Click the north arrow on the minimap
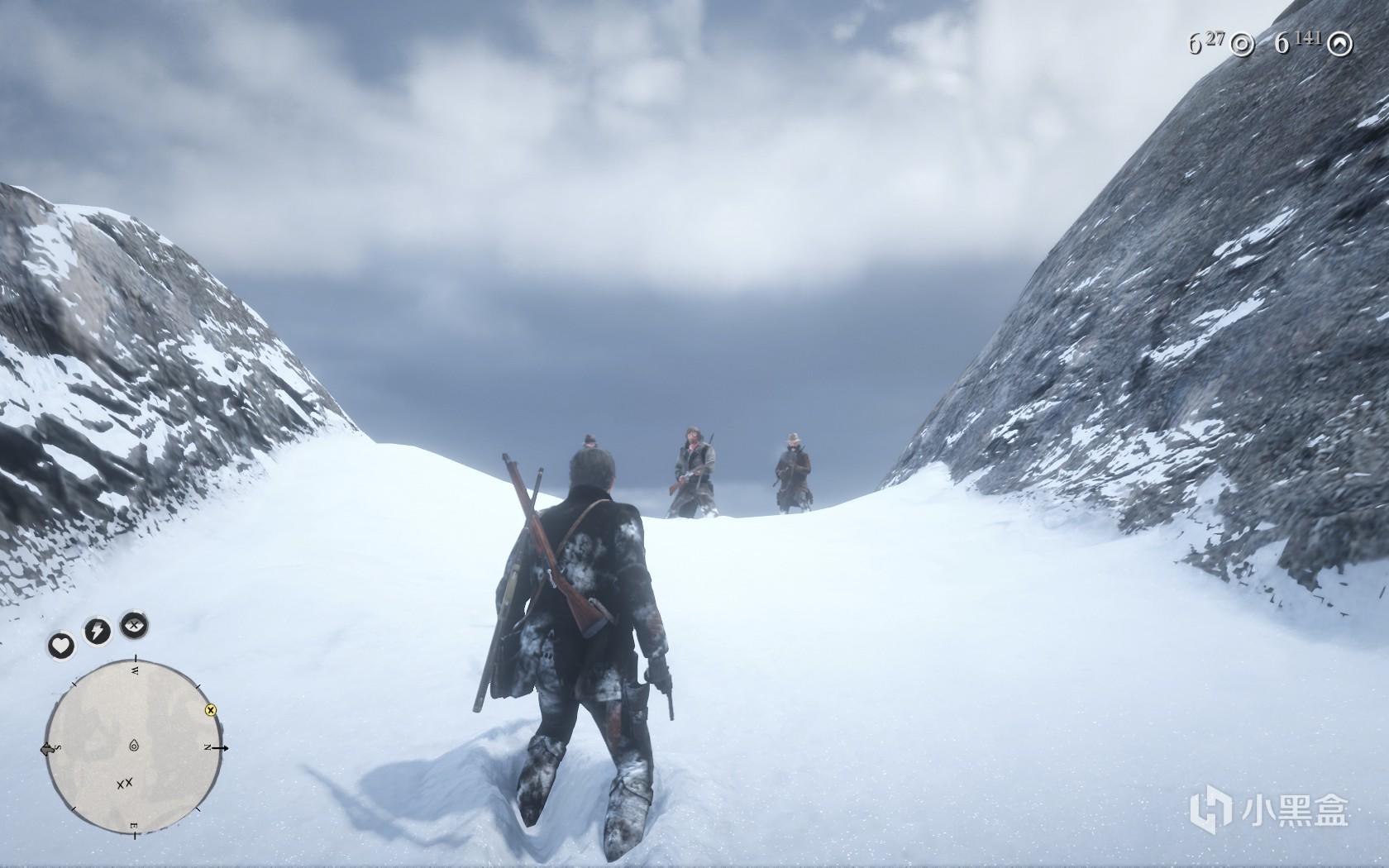Screen dimensions: 1389x868 coord(222,748)
